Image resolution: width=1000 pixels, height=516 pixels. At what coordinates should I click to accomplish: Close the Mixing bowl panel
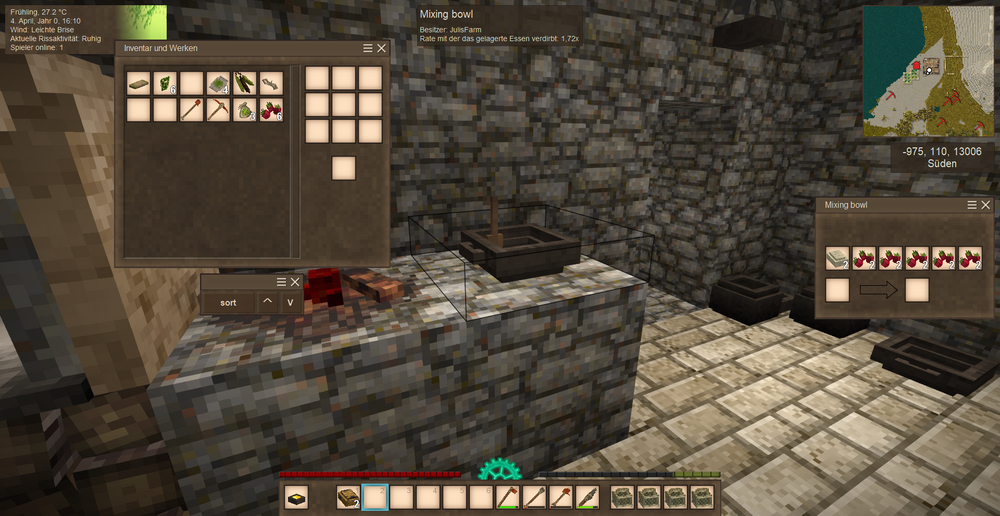pos(985,205)
